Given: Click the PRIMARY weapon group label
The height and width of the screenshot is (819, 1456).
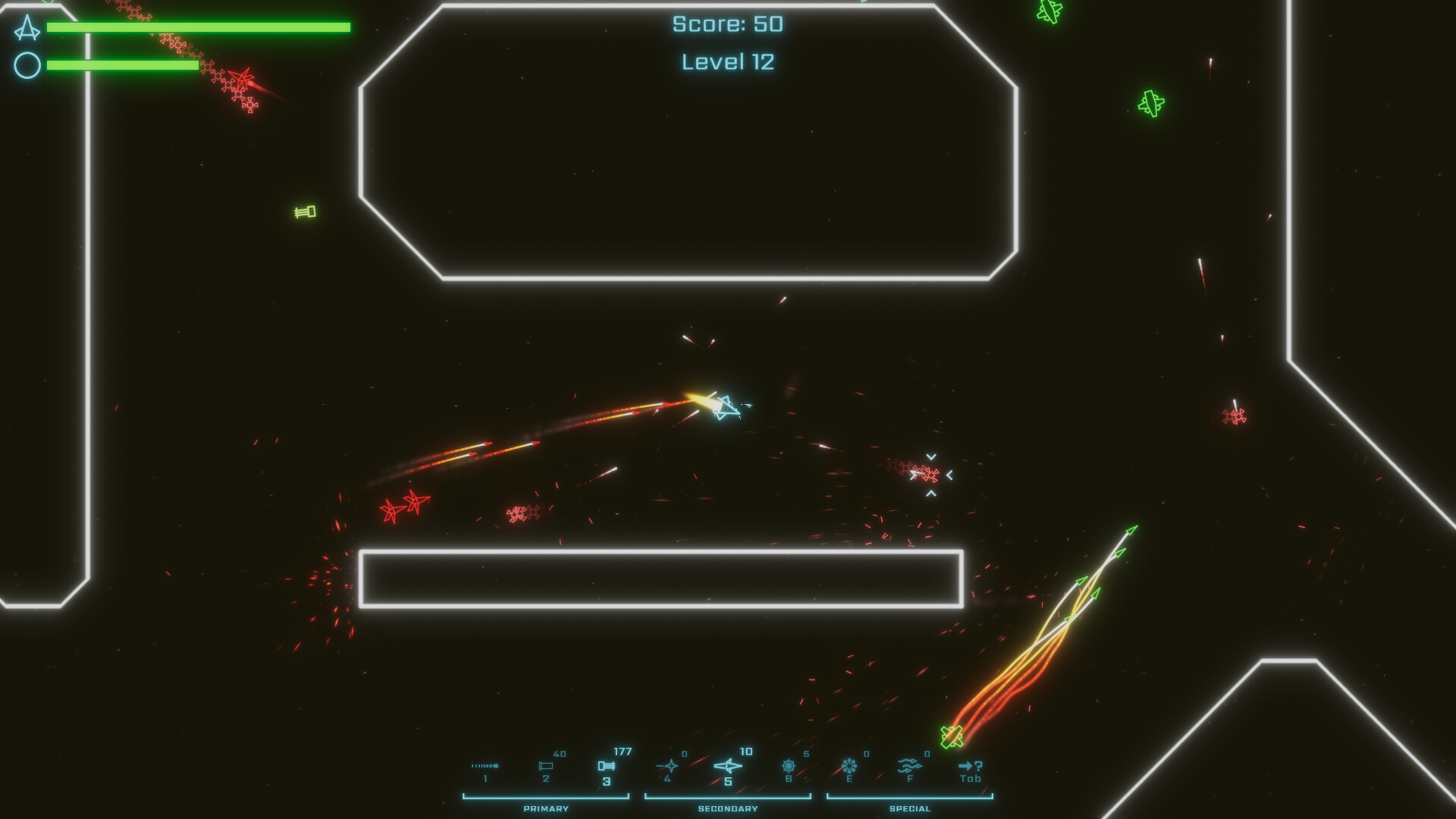Looking at the screenshot, I should 544,808.
